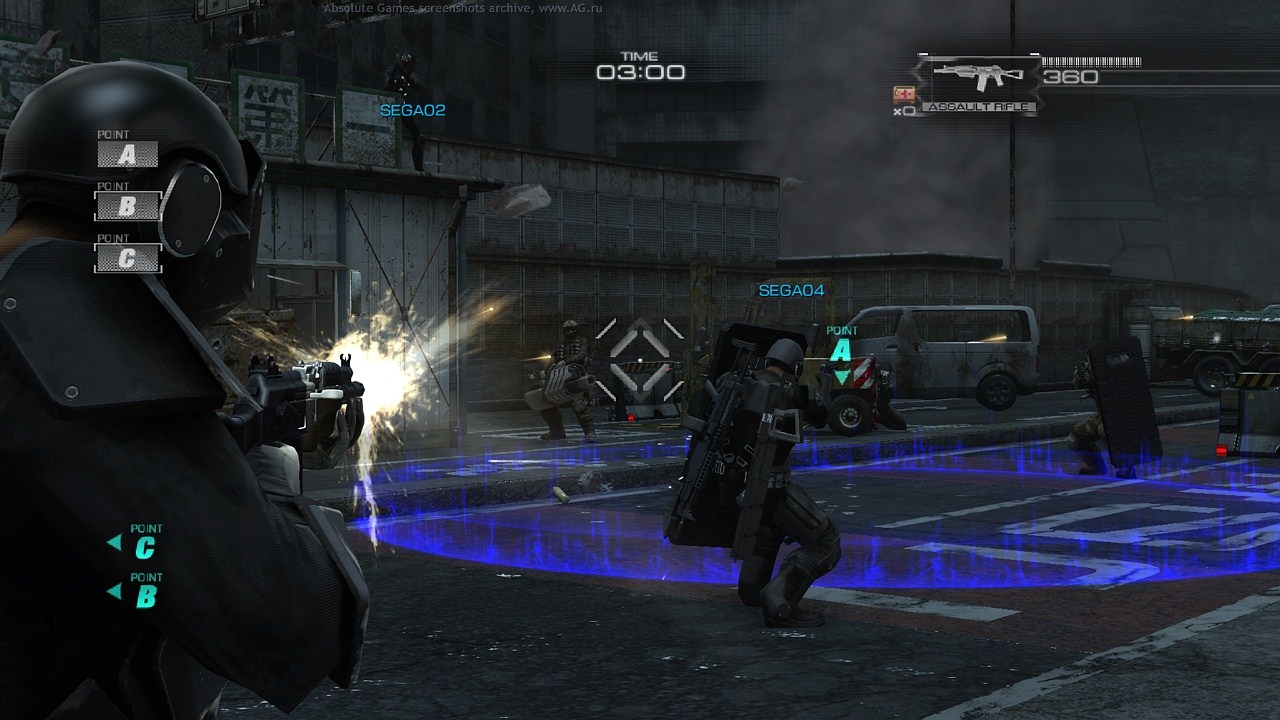This screenshot has height=720, width=1280.
Task: Select the Point A box in capture list
Action: pos(127,154)
